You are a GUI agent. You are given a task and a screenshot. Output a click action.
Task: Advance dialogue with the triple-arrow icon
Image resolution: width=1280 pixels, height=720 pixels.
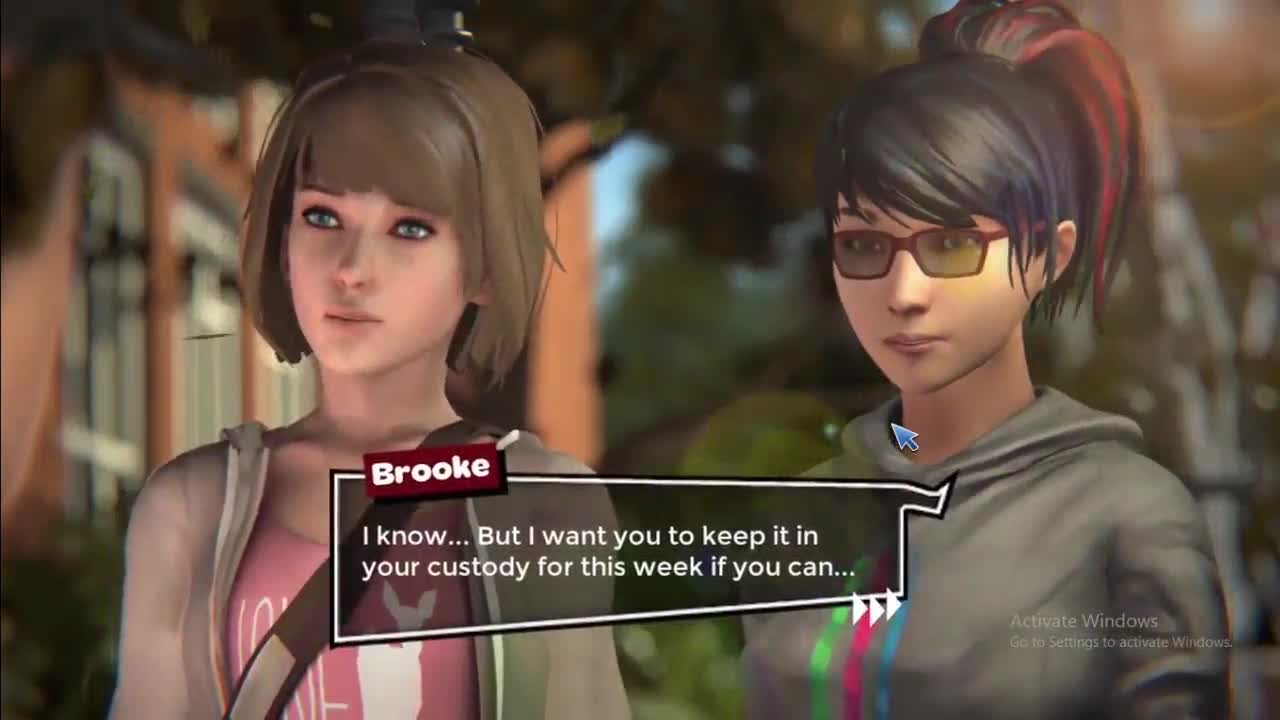point(876,609)
